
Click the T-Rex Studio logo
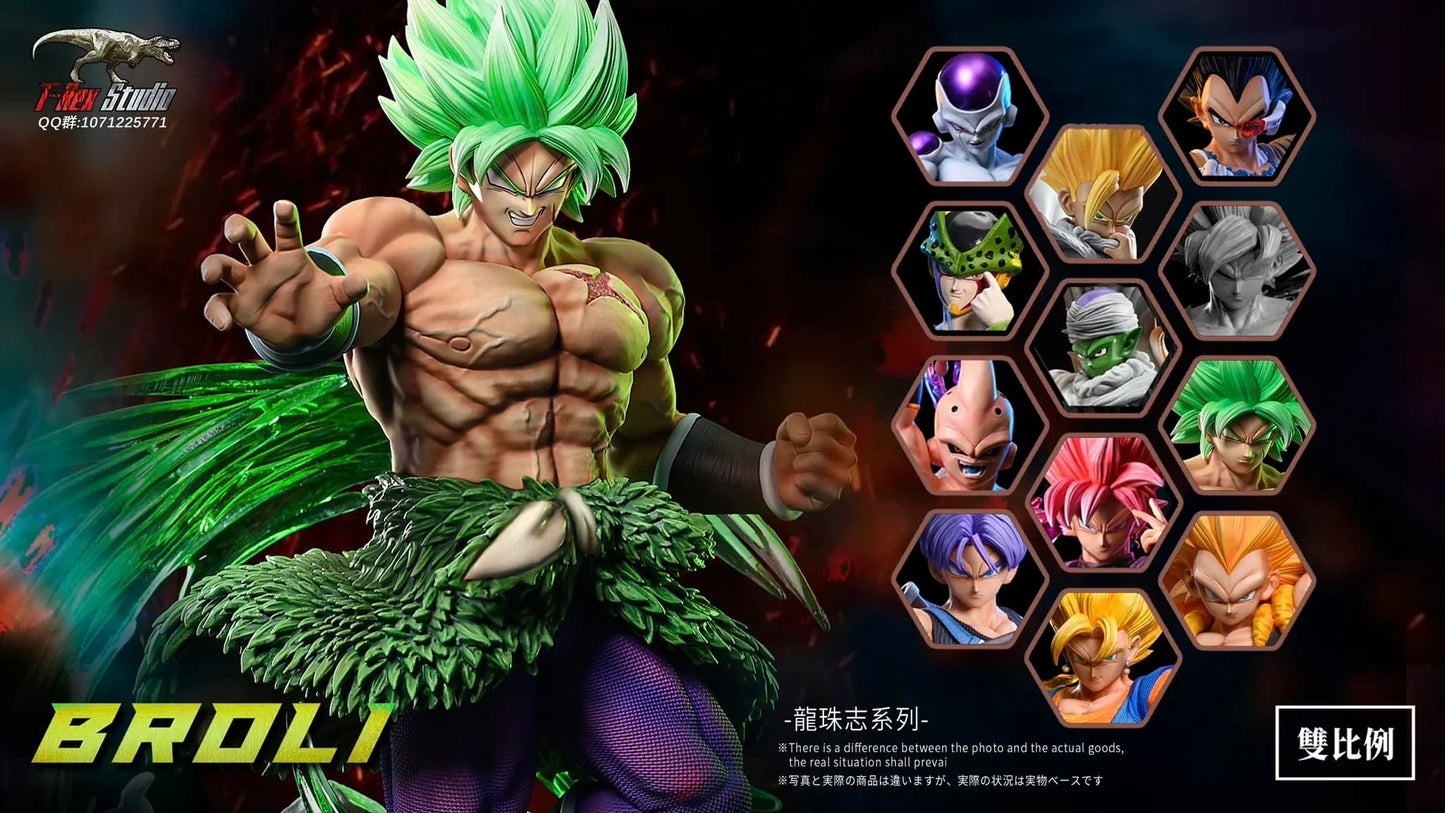(105, 80)
